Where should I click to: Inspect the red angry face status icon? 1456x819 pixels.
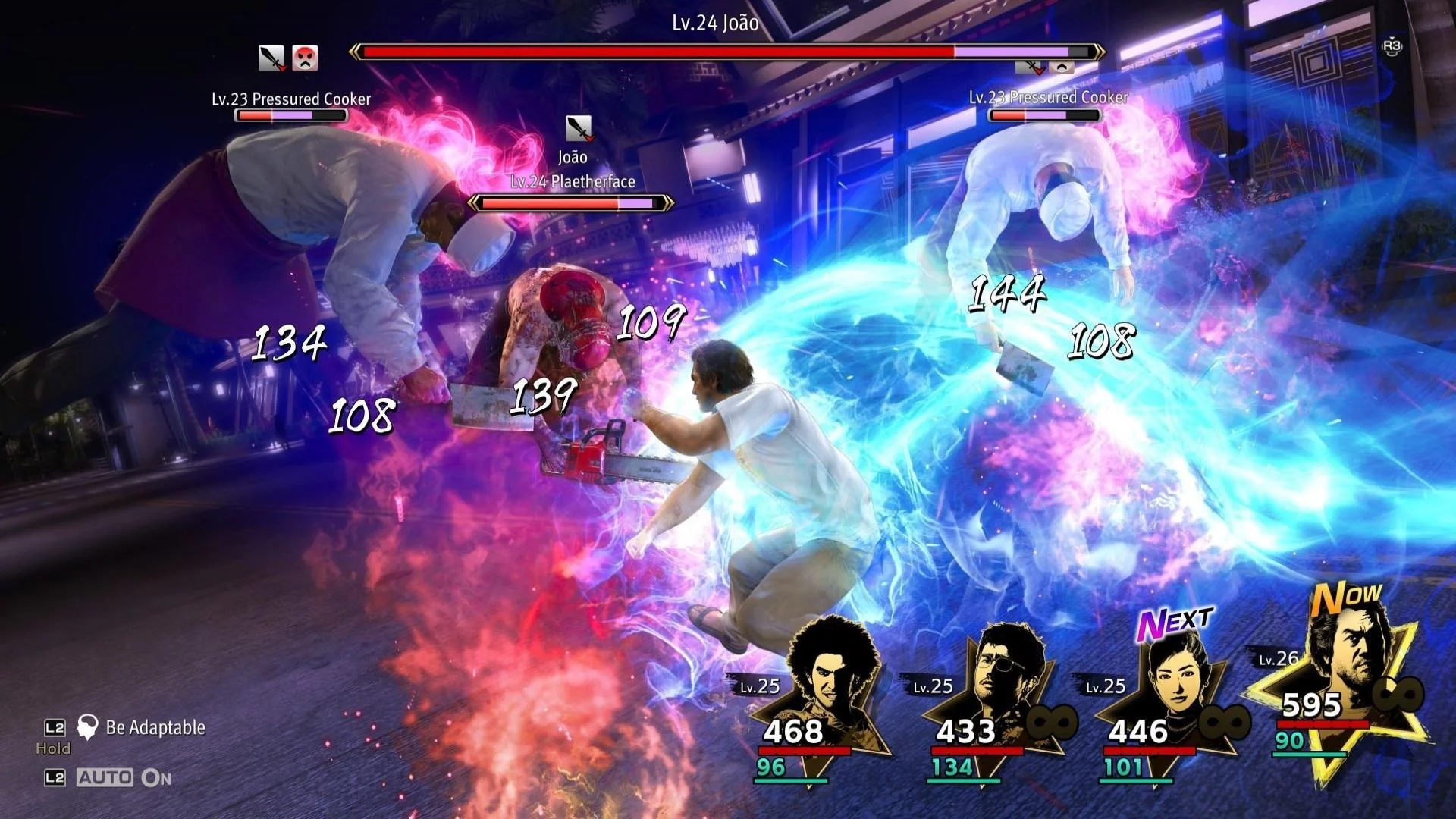click(x=305, y=58)
